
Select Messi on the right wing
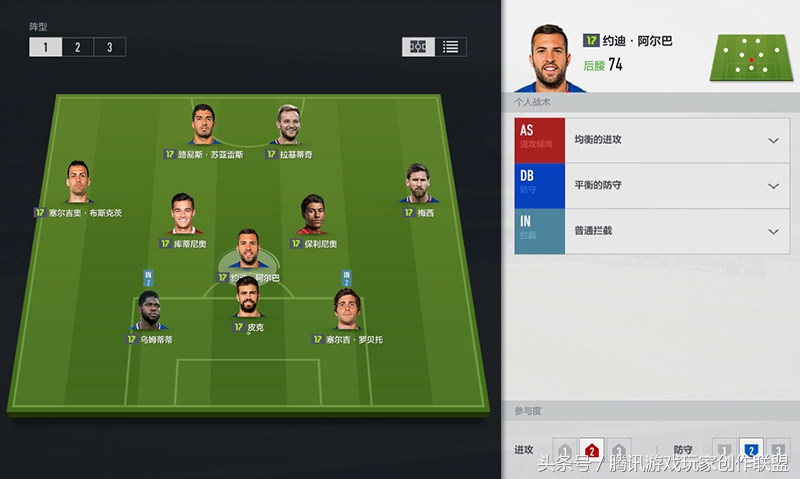tap(420, 185)
